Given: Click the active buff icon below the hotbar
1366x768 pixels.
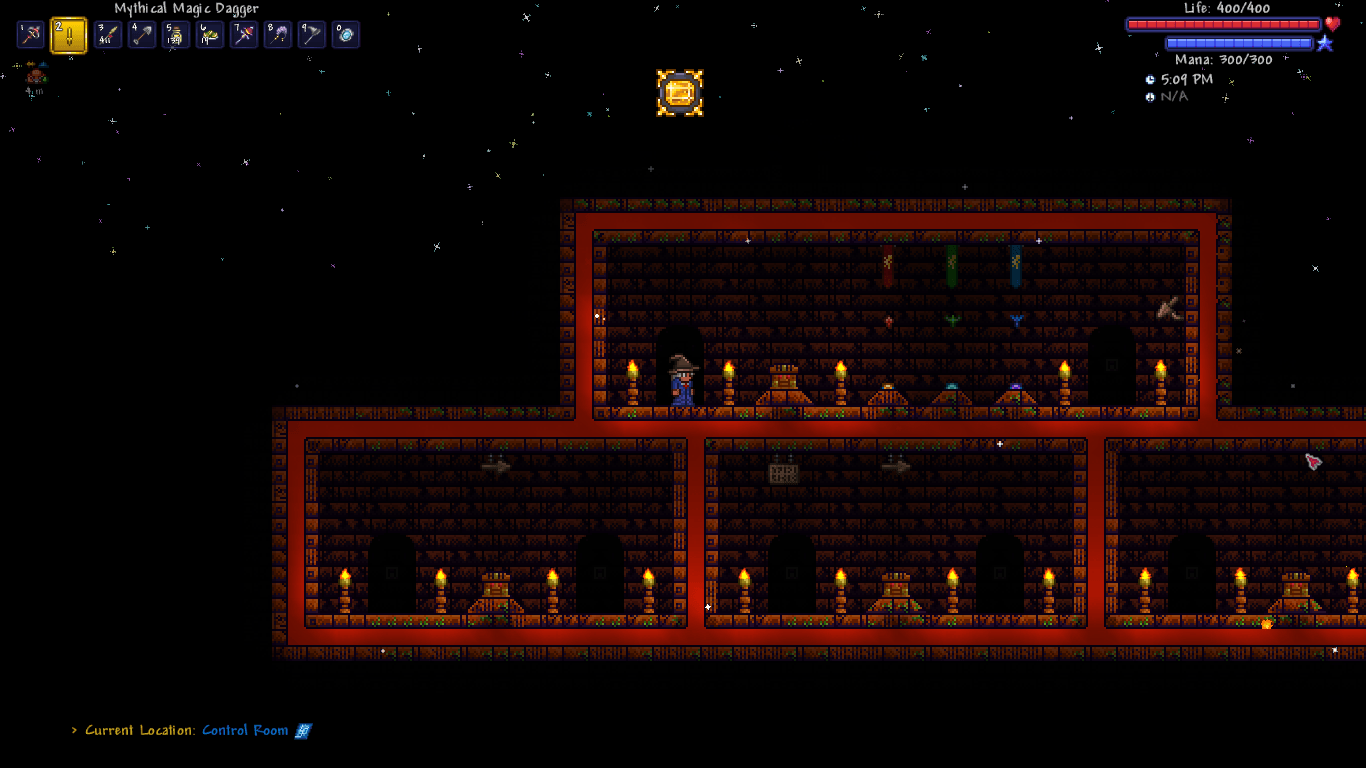Looking at the screenshot, I should 36,76.
